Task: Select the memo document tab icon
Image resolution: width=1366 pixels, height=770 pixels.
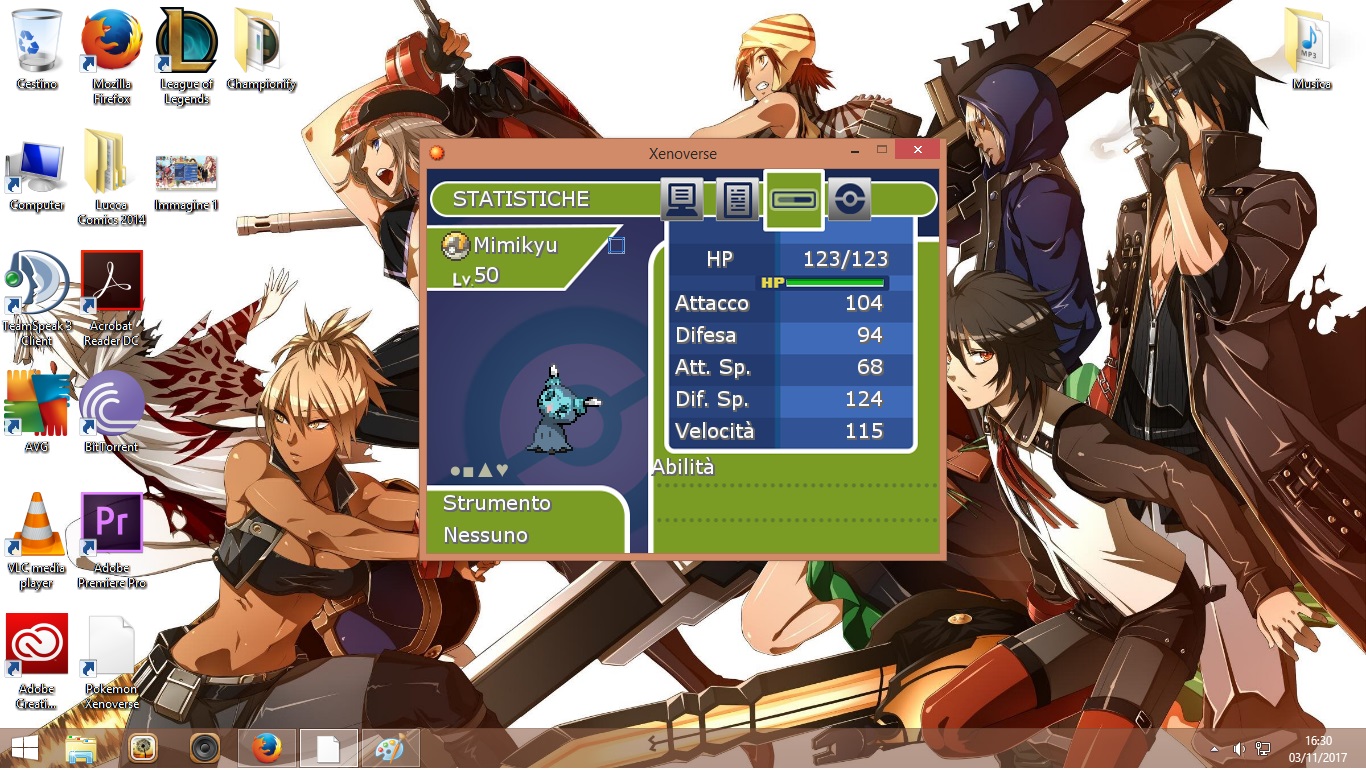Action: coord(737,199)
